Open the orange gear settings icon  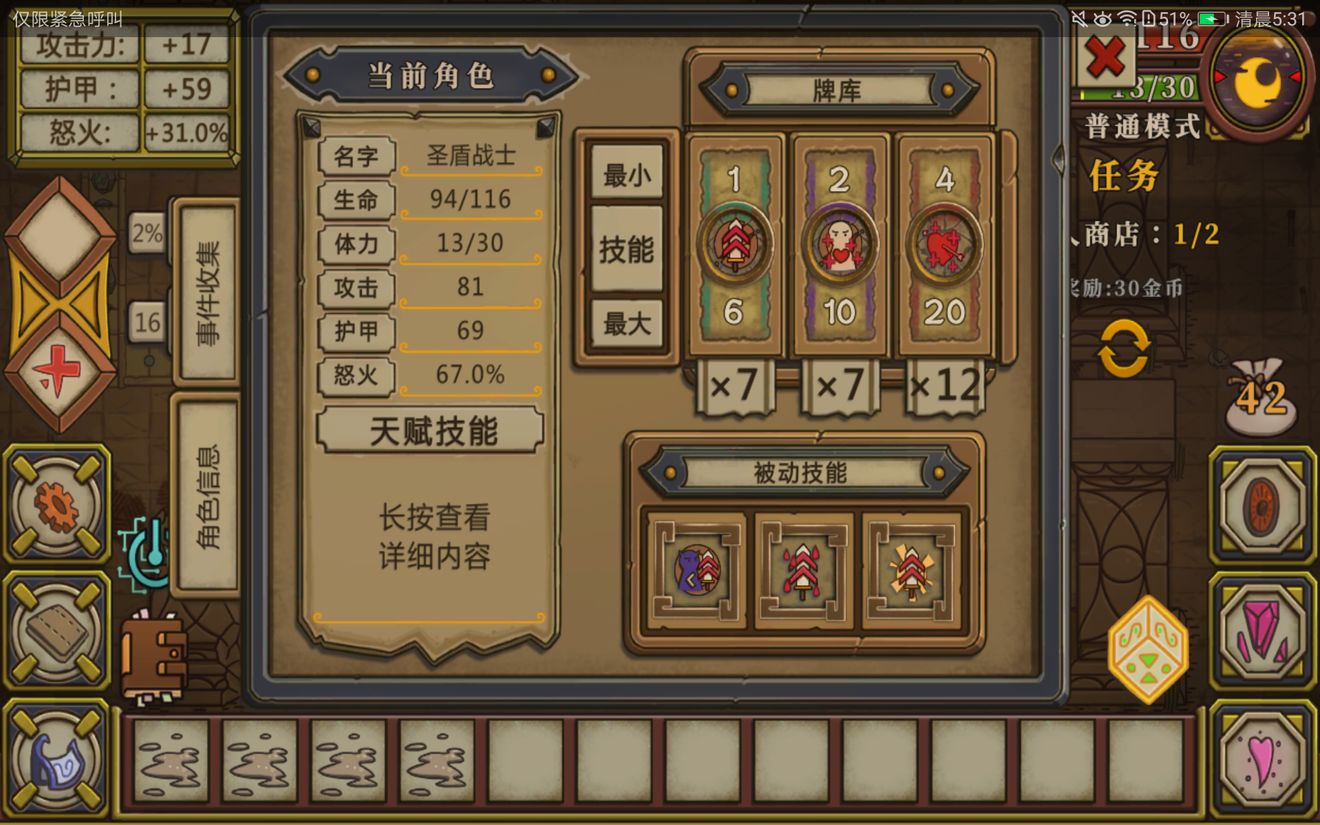coord(57,505)
